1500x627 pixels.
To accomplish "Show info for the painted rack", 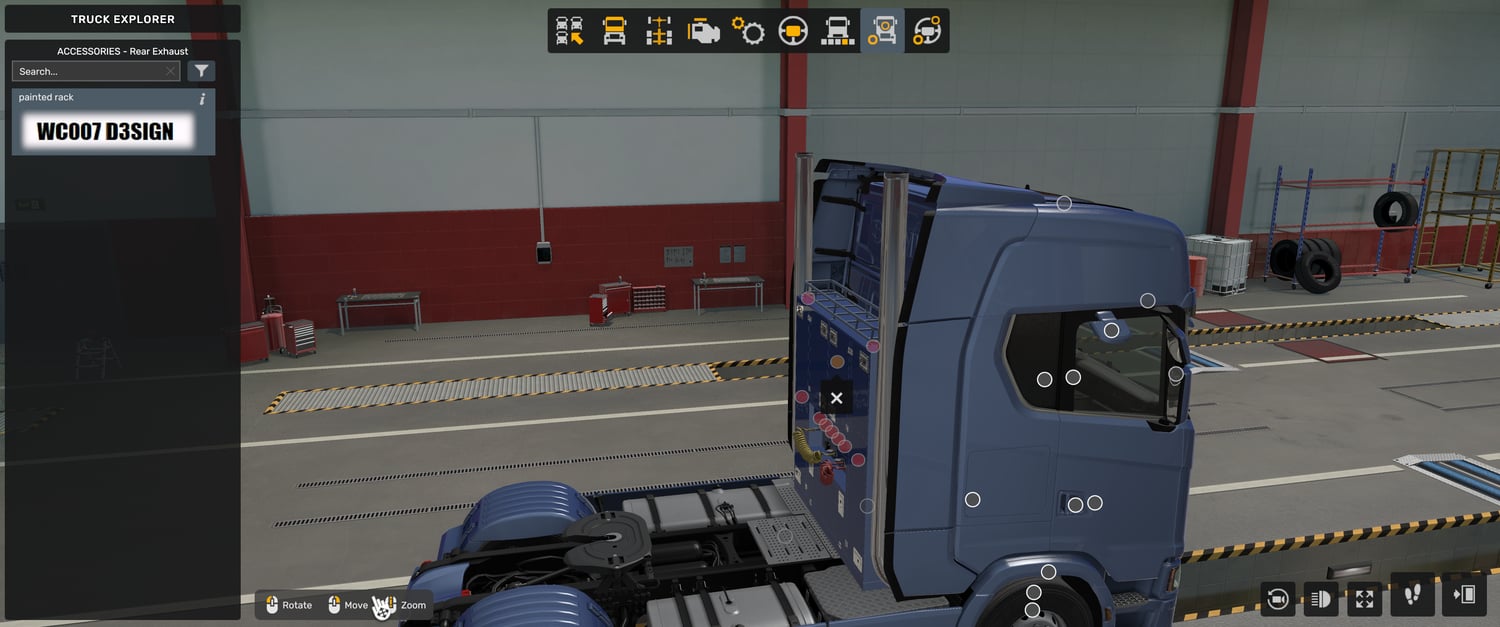I will coord(203,99).
